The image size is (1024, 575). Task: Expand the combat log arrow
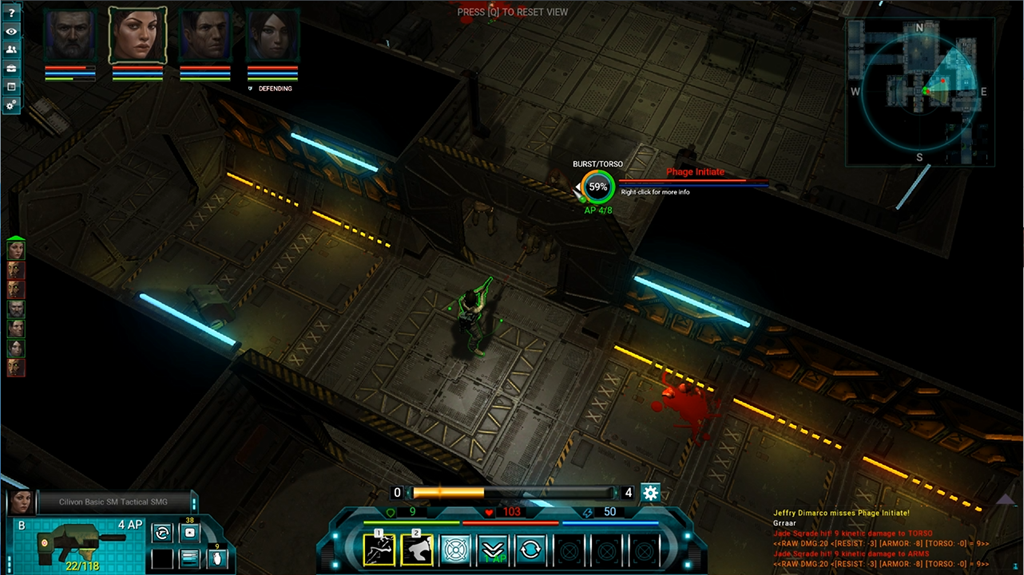1006,498
